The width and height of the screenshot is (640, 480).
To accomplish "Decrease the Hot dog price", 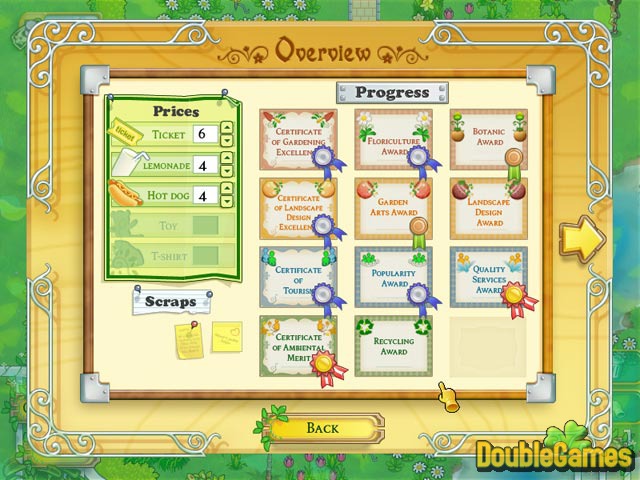I will [x=227, y=203].
